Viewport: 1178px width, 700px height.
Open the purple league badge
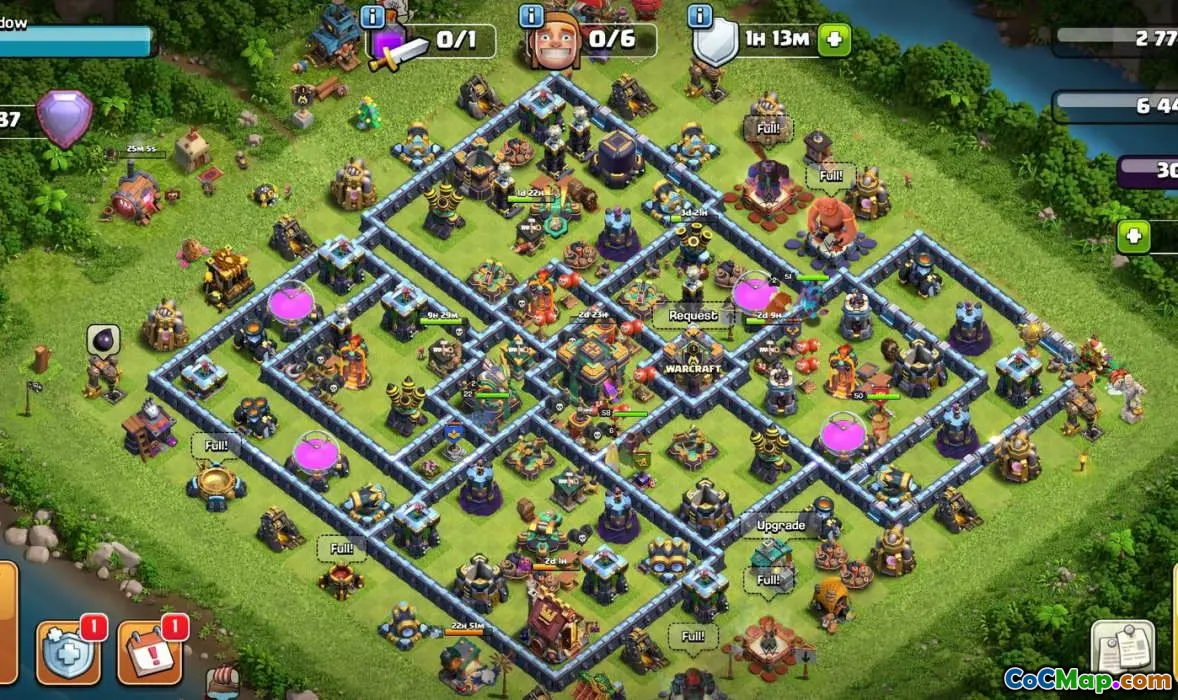pos(64,119)
